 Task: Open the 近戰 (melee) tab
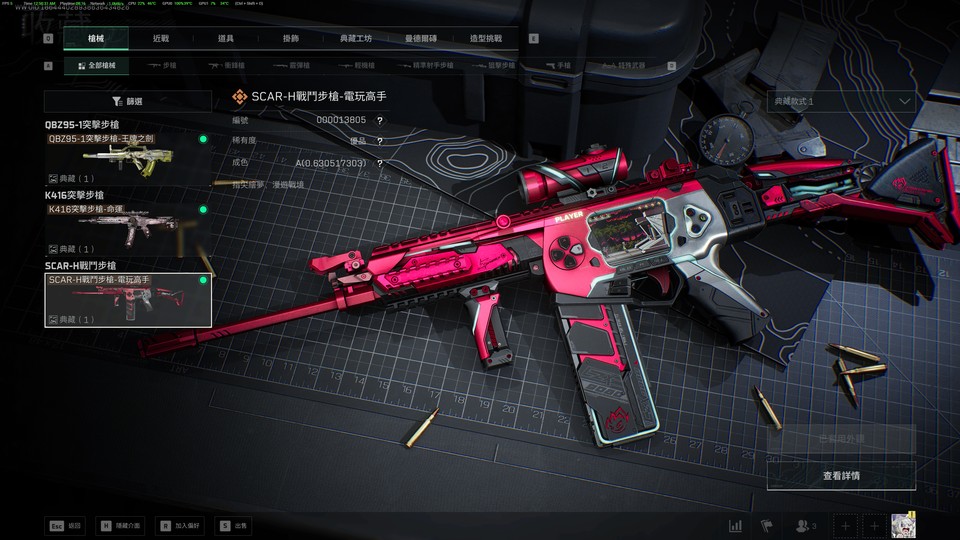click(x=161, y=38)
